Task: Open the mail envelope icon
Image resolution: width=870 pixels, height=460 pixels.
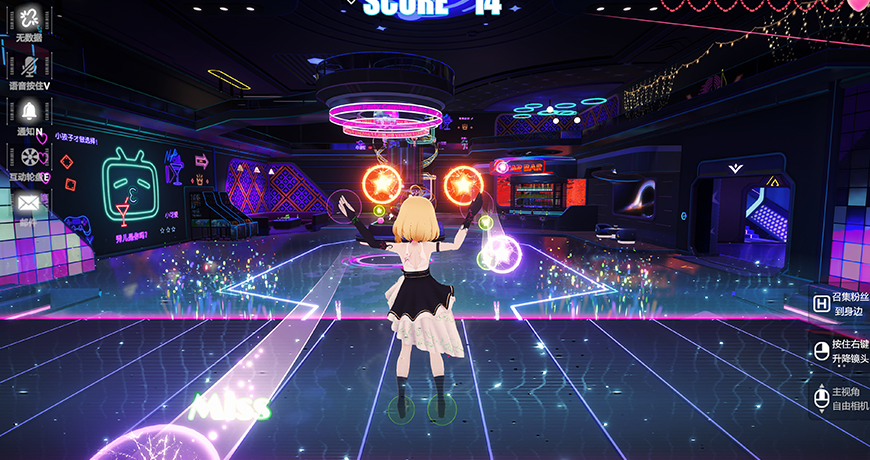Action: (x=28, y=202)
